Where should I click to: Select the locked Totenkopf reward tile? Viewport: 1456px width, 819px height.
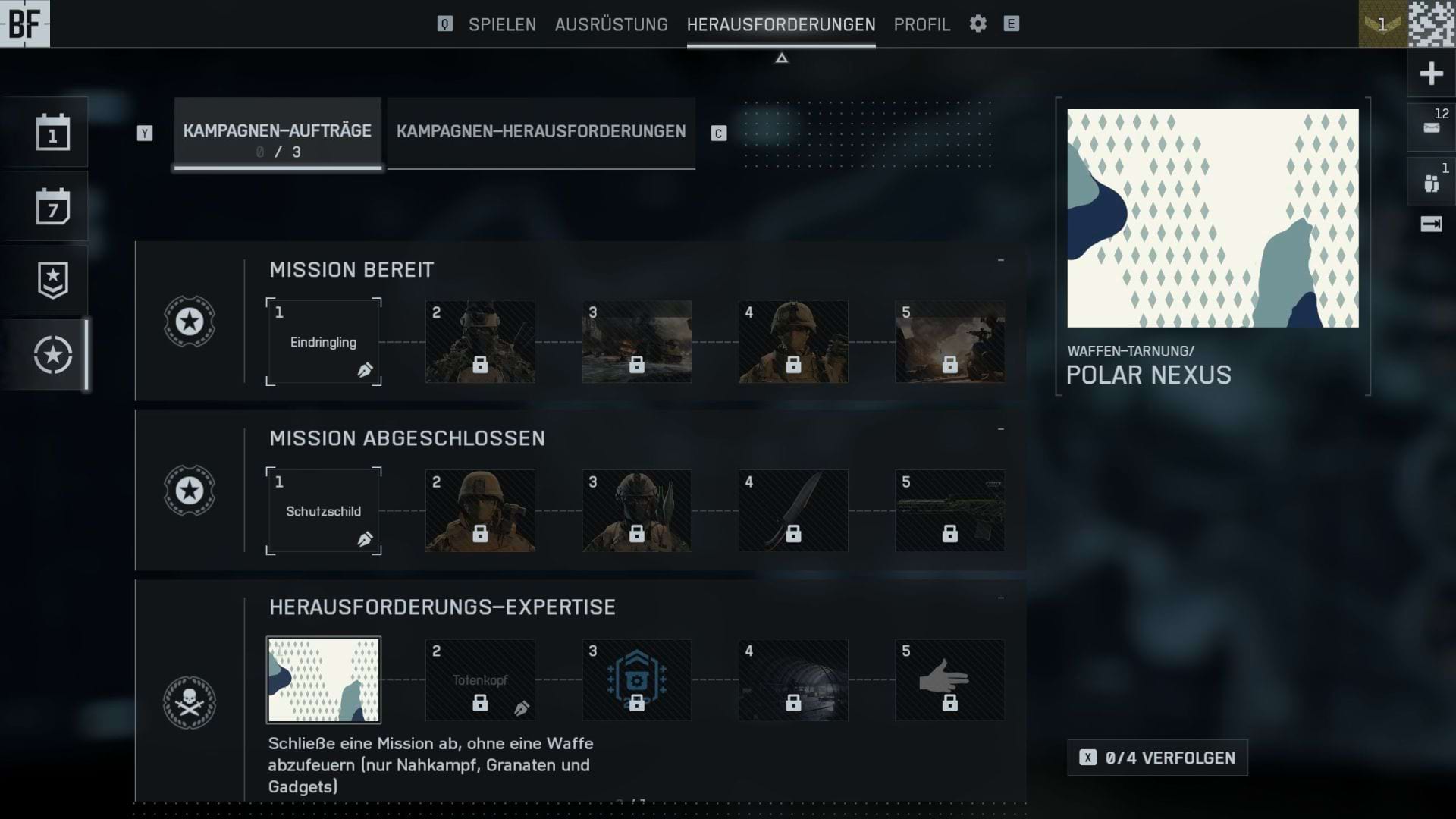point(480,680)
